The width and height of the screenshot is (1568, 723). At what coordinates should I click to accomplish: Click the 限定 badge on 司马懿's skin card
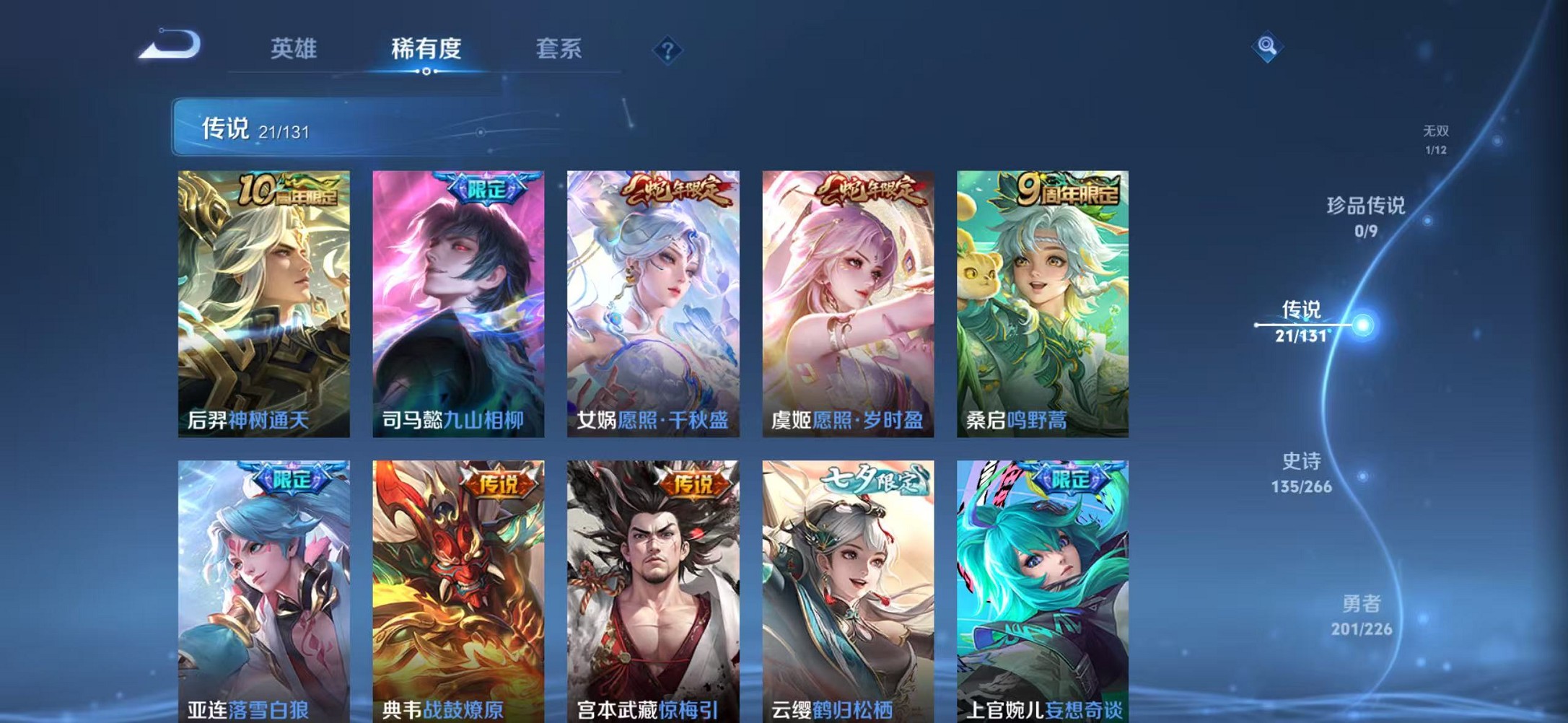[488, 187]
